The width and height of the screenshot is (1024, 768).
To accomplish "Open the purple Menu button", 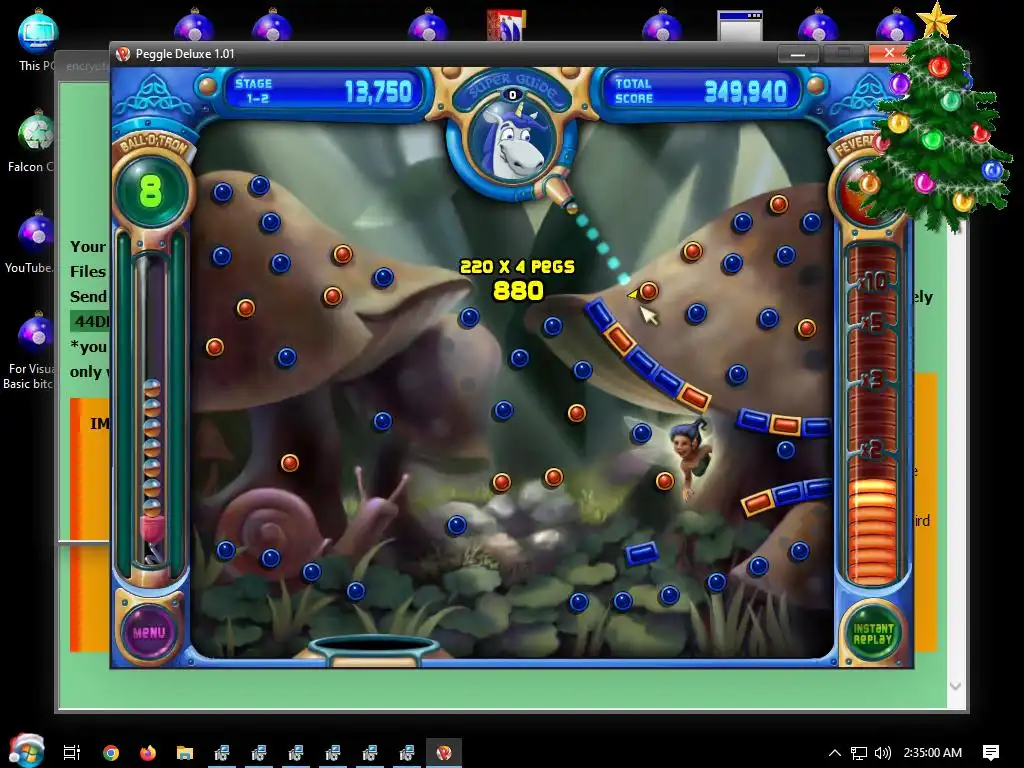I will [x=148, y=632].
